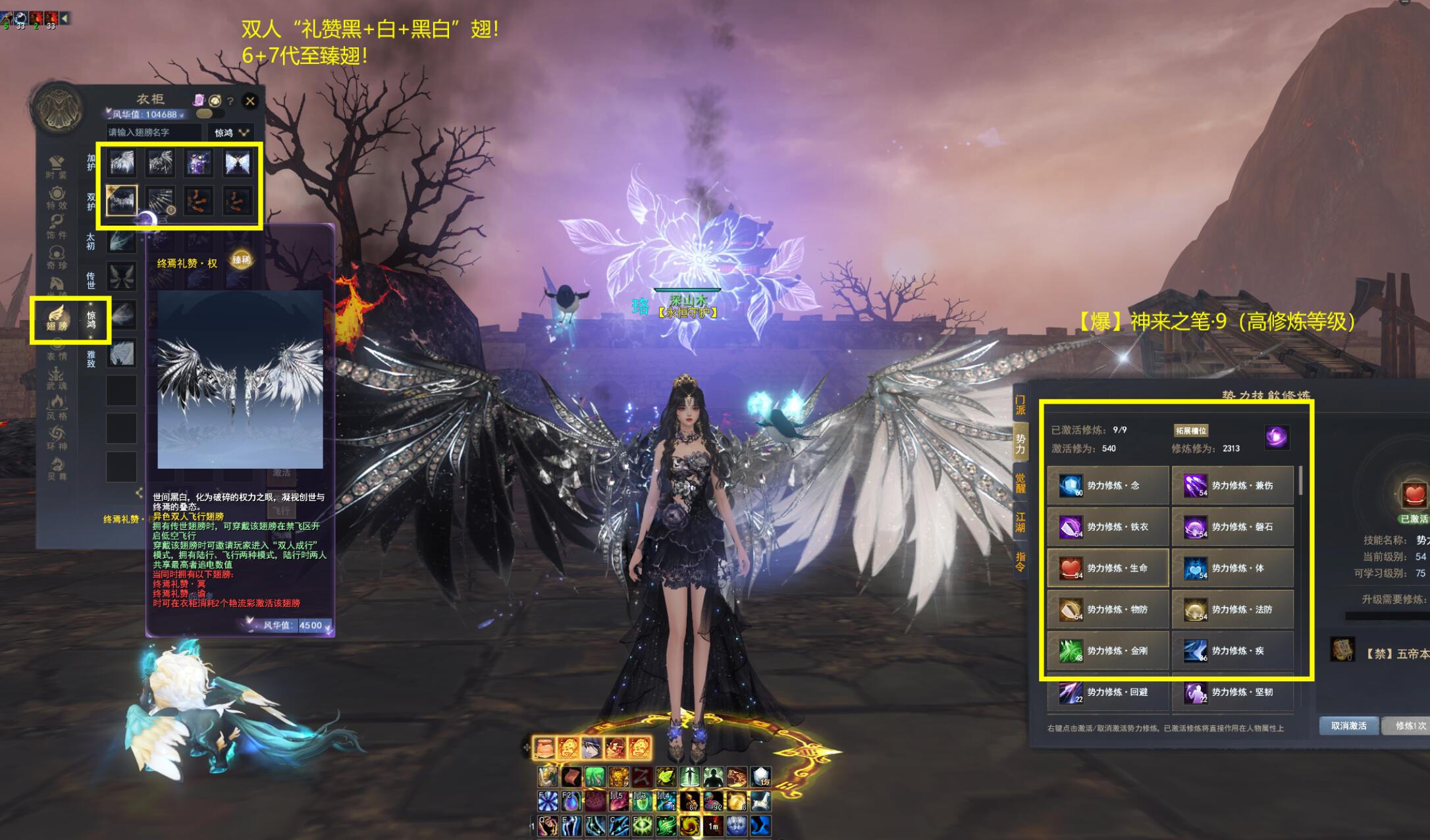Select the 传世 wing sub-tab
1430x840 pixels.
tap(91, 280)
